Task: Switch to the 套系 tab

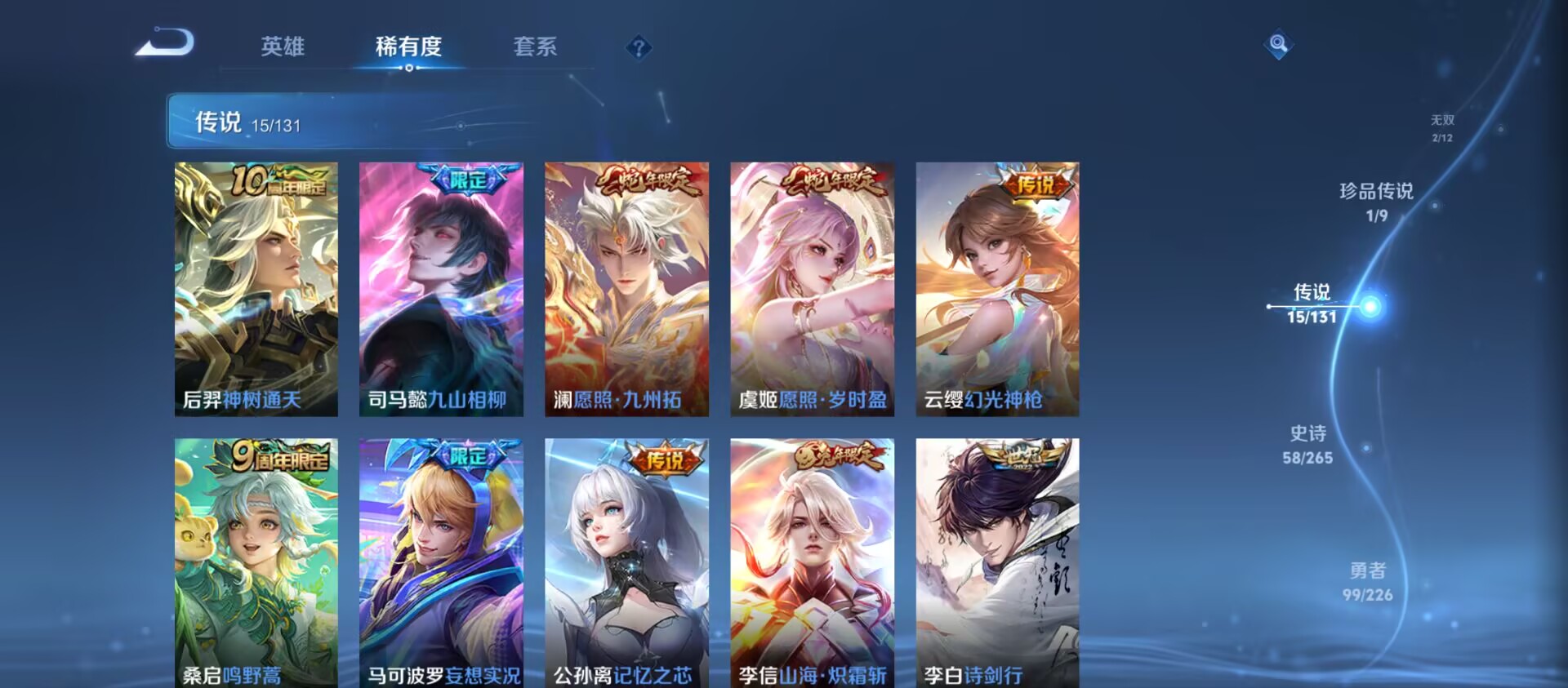Action: tap(536, 47)
